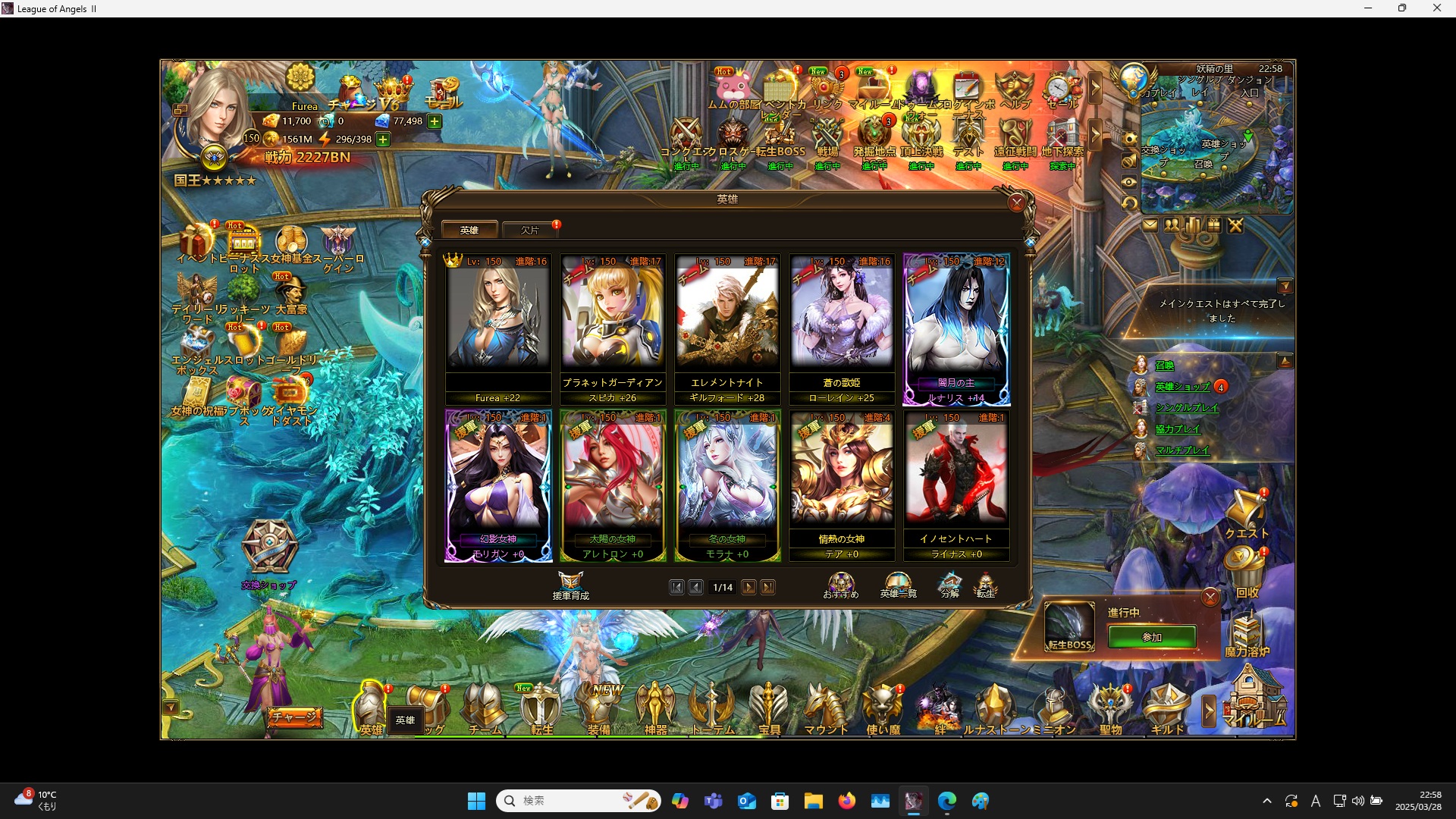
Task: Click the 転生 rebirth icon in hero window
Action: [987, 582]
